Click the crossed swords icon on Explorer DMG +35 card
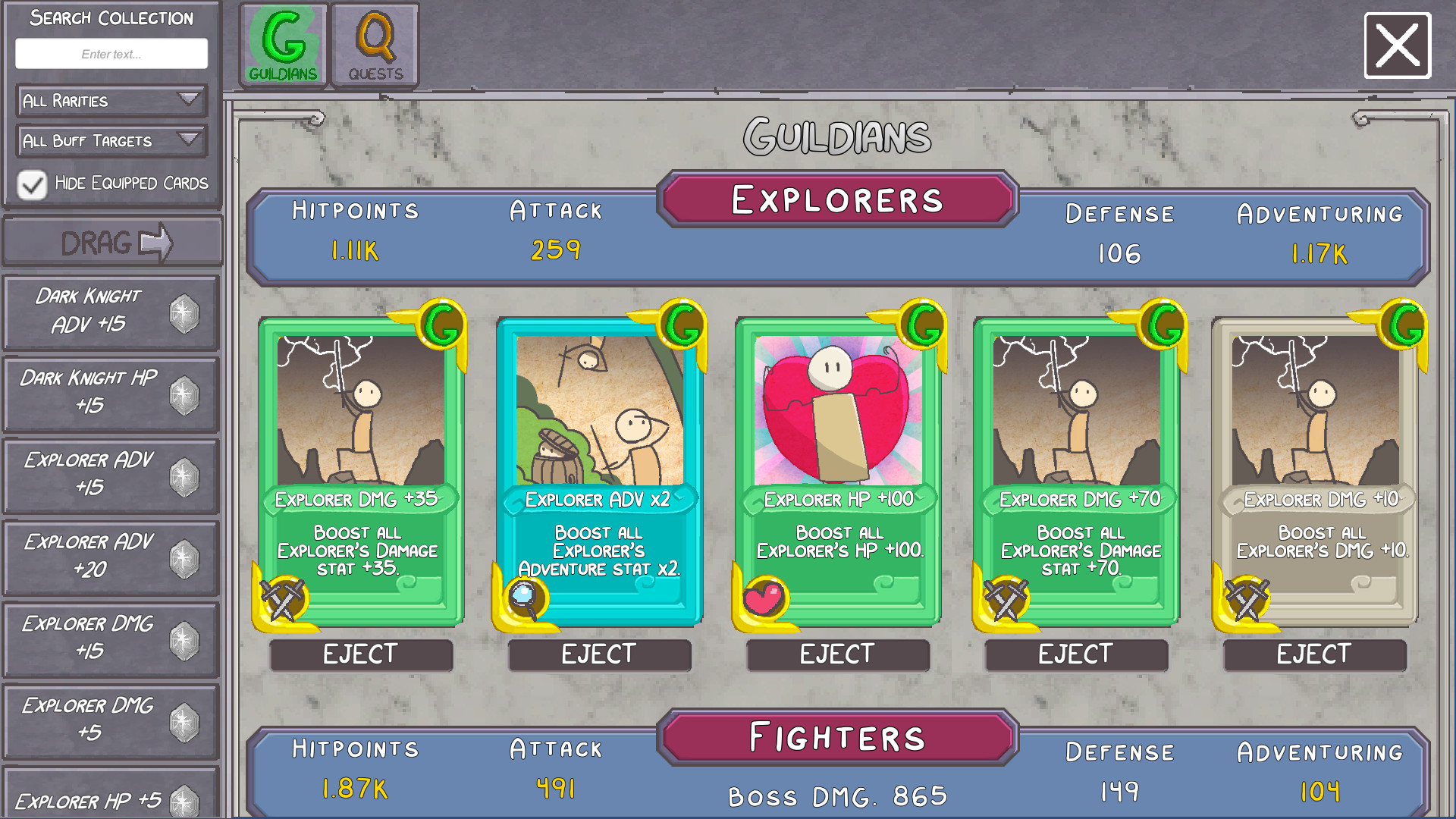 coord(283,595)
